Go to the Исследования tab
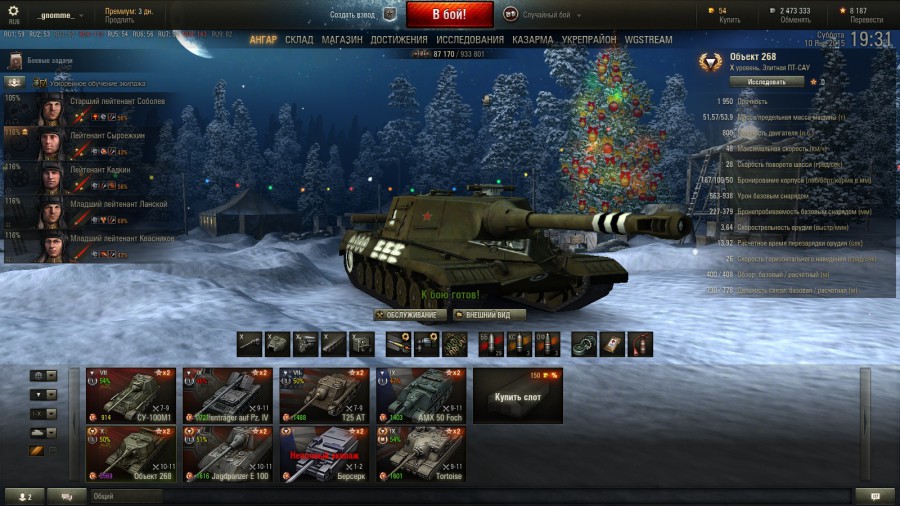Viewport: 900px width, 506px height. (470, 40)
